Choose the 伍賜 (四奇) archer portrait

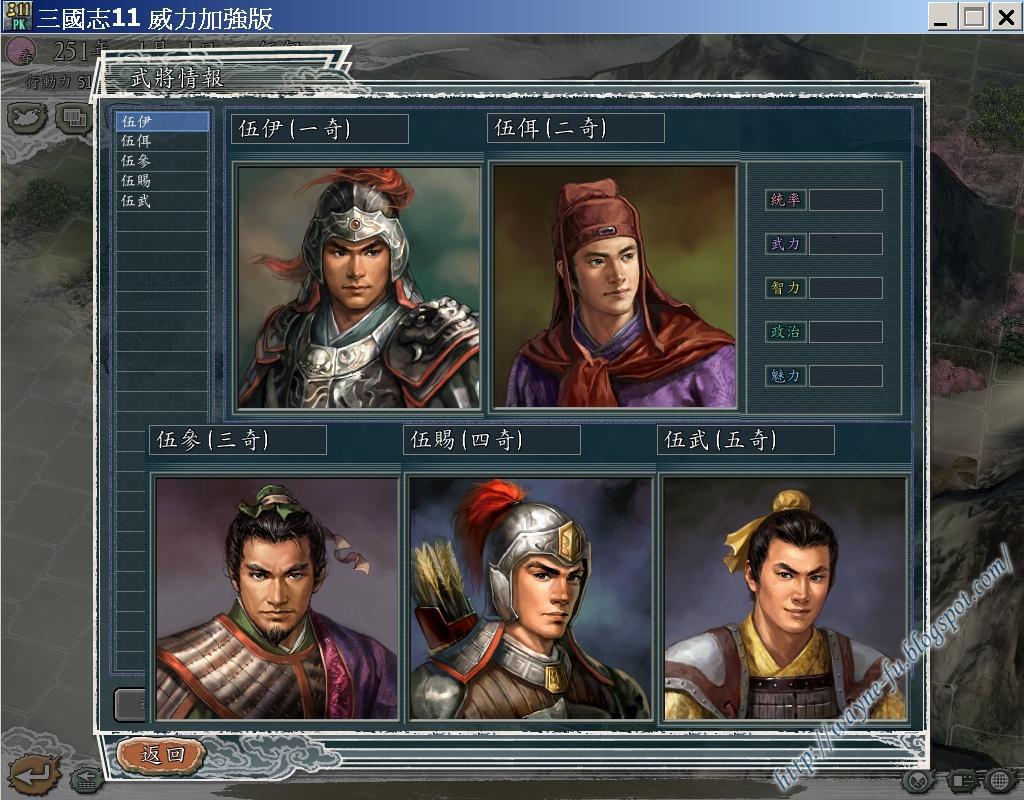[x=530, y=597]
